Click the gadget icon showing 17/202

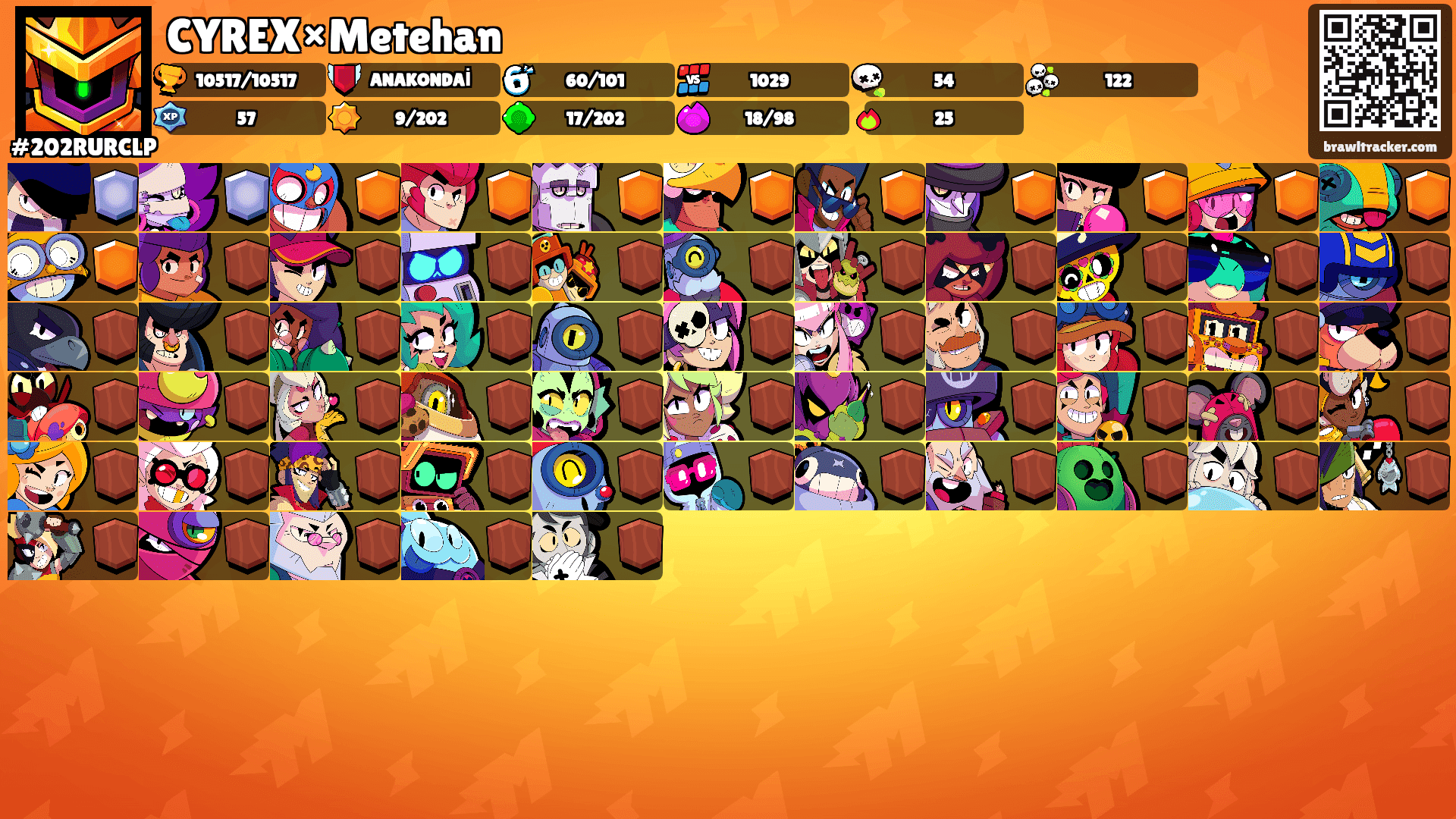(516, 118)
